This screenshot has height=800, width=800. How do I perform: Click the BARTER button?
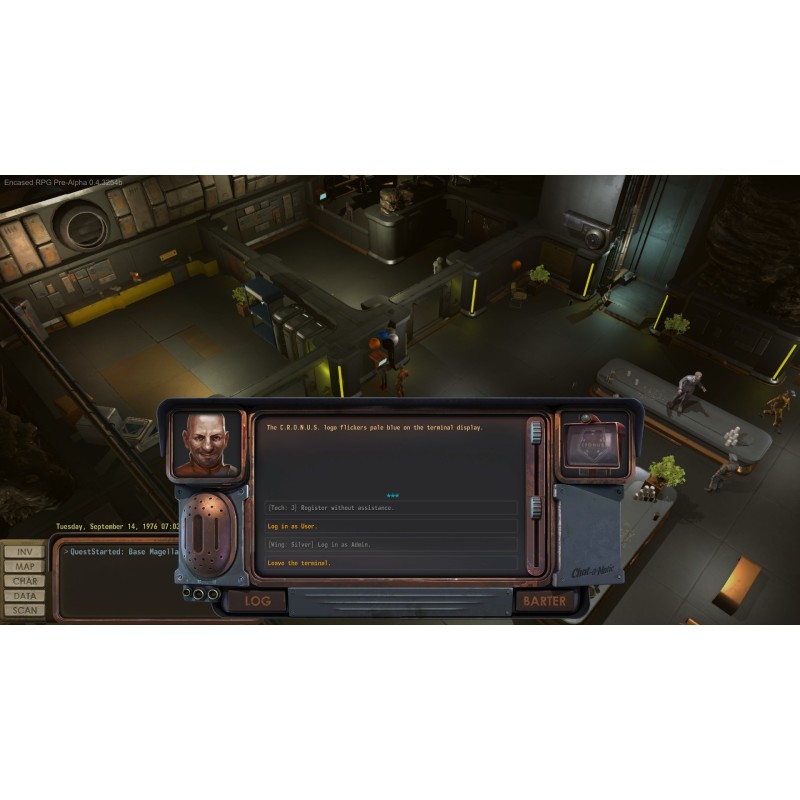(544, 601)
